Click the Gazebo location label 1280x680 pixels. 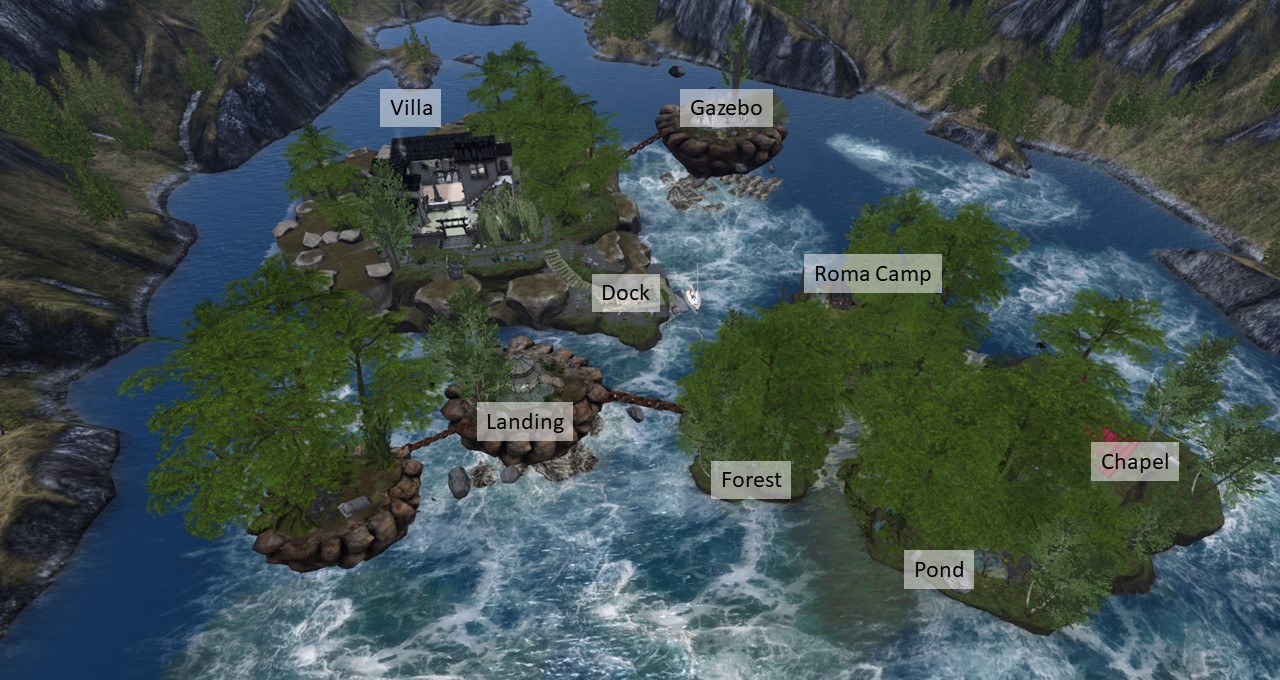(726, 108)
